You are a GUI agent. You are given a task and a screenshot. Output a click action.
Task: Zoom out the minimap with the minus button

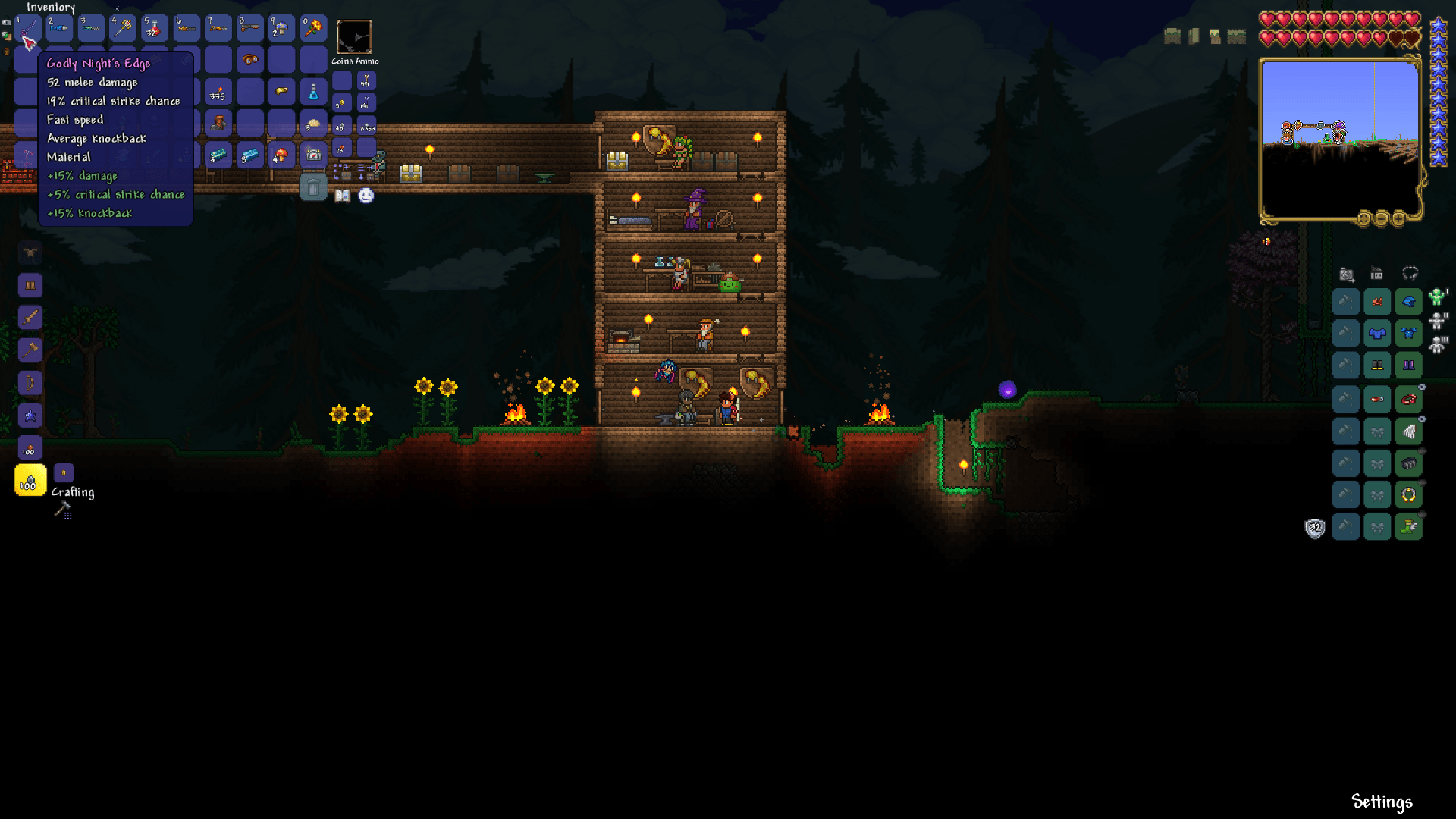coord(1381,220)
